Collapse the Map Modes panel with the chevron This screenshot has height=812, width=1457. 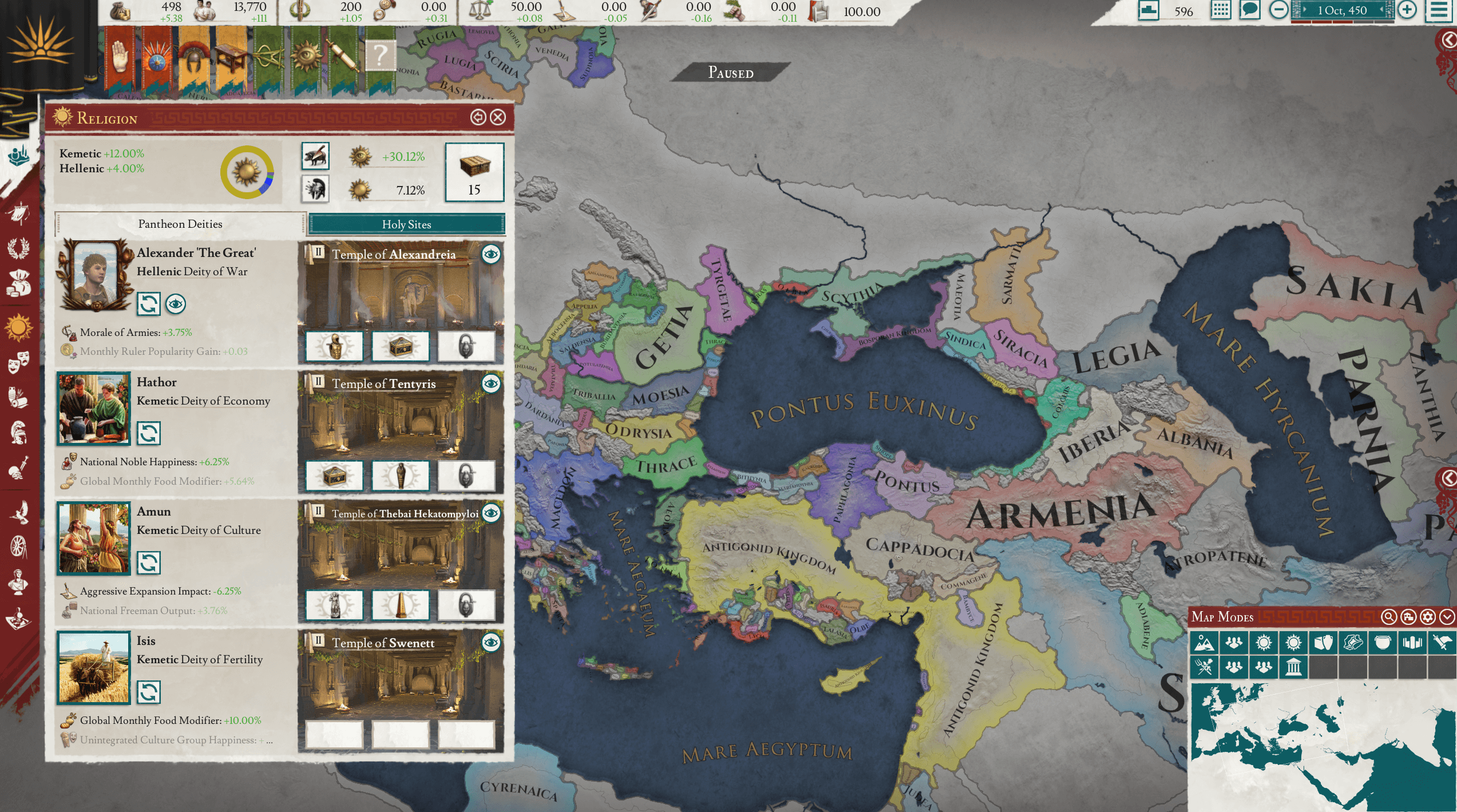pos(1448,617)
